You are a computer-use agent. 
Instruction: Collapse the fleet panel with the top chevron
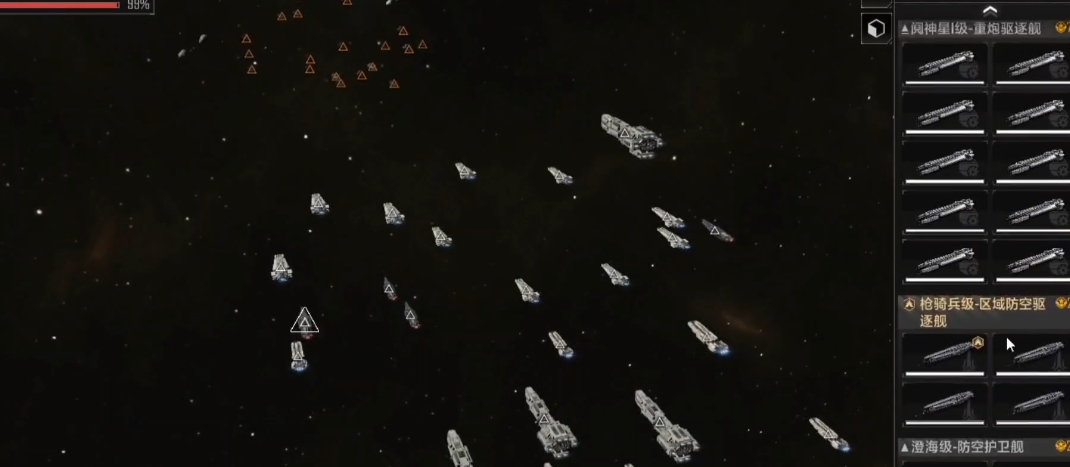click(x=988, y=9)
